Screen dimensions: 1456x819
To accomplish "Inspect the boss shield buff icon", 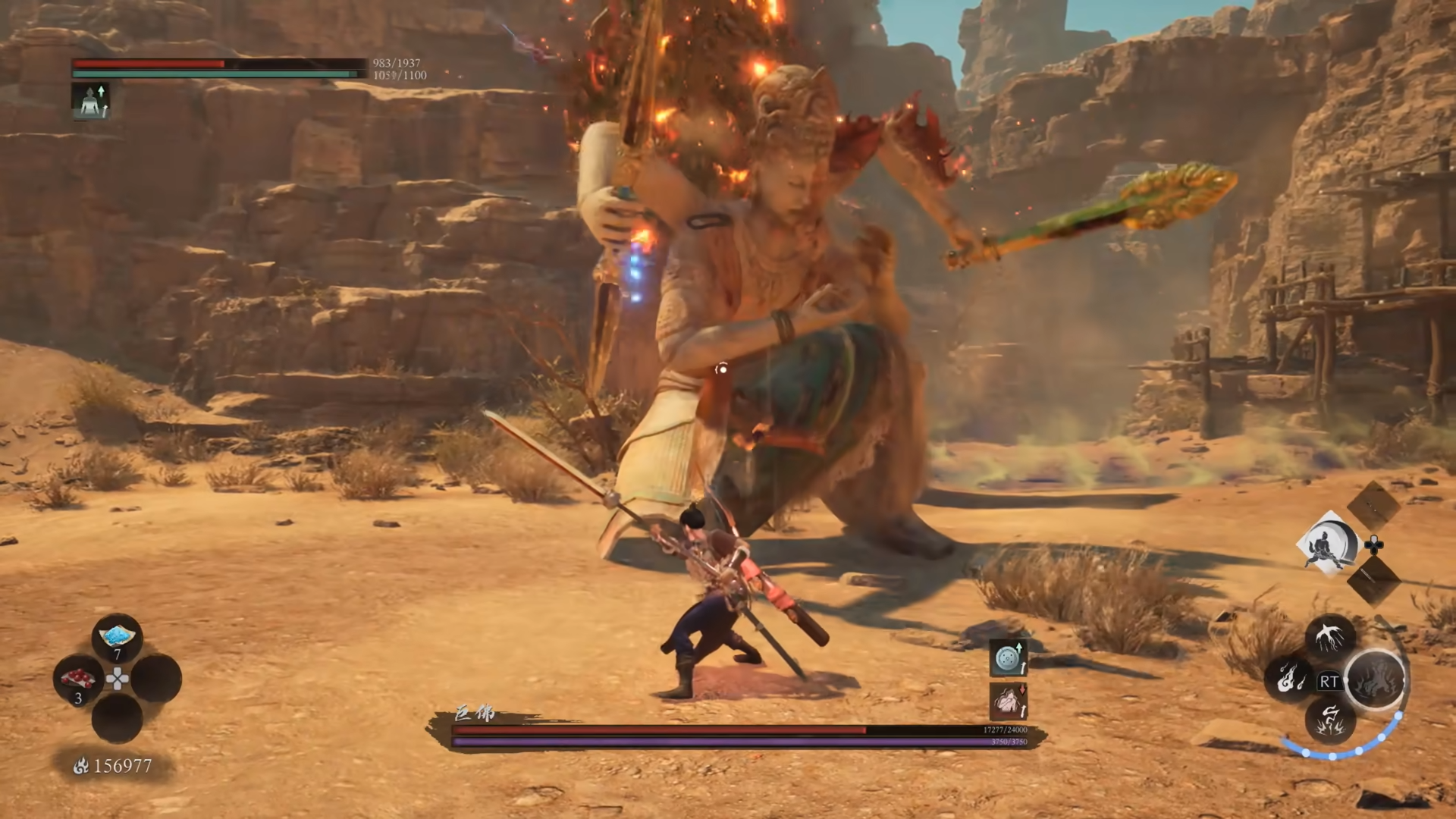I will pyautogui.click(x=1009, y=657).
